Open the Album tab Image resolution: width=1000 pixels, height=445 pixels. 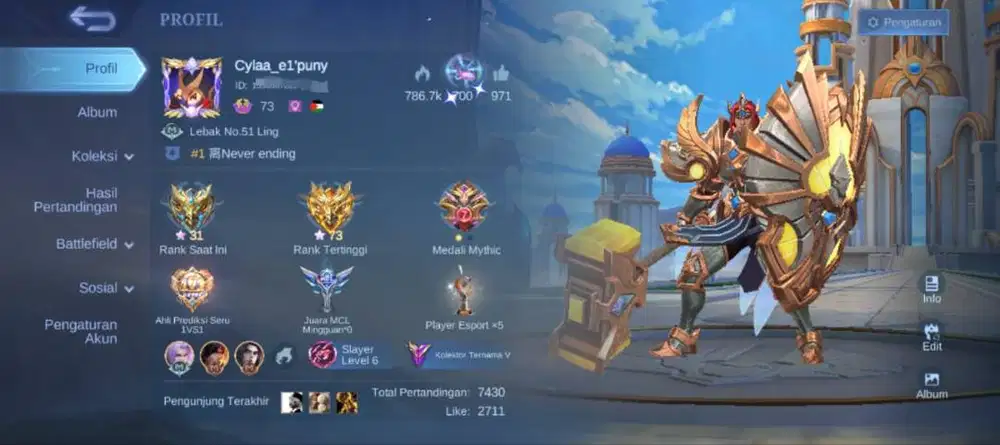tap(97, 112)
